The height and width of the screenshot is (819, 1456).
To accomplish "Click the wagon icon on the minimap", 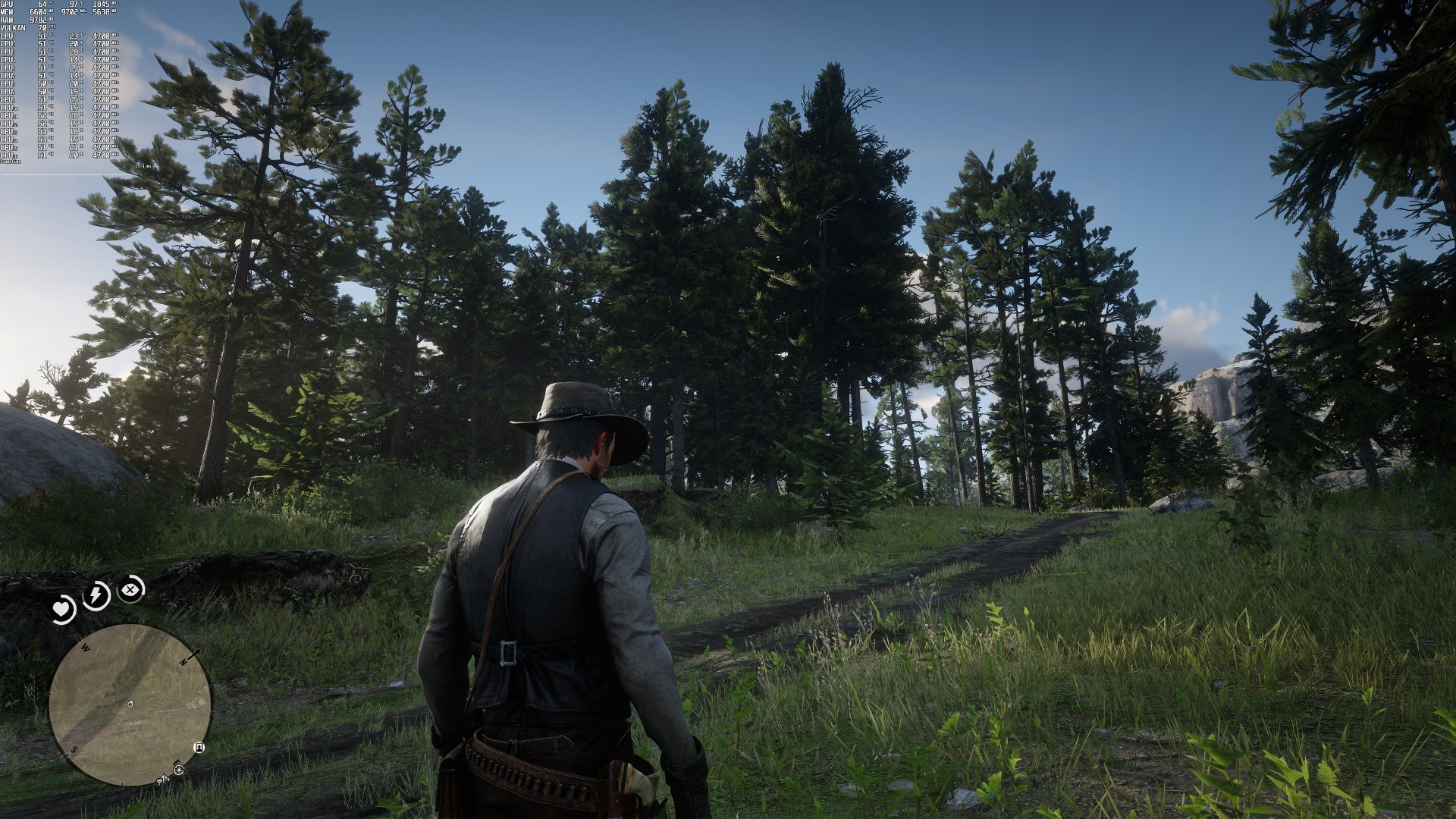I will click(178, 770).
